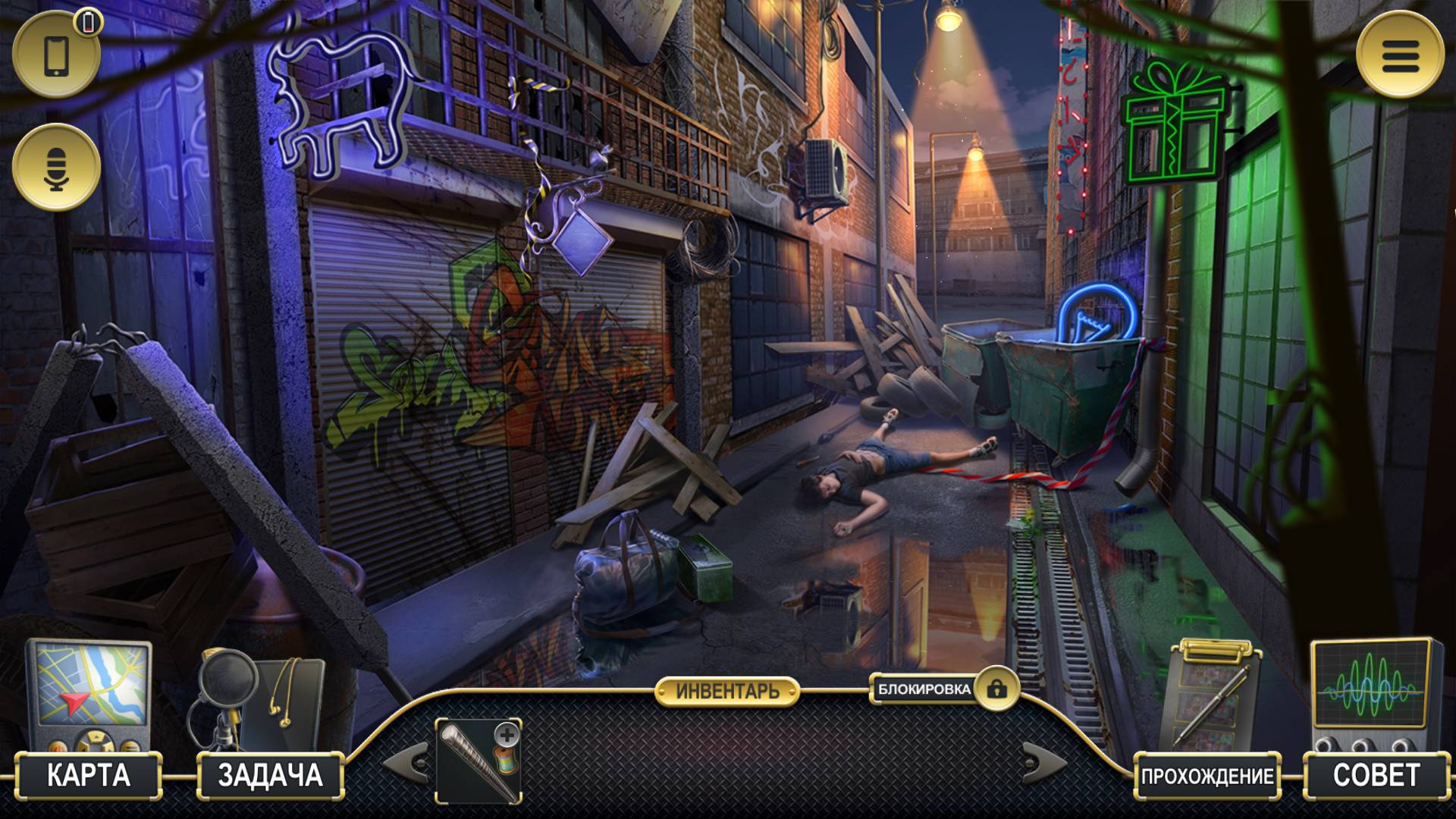This screenshot has width=1456, height=819.
Task: Open the Прохождение walkthrough guide
Action: (1207, 776)
